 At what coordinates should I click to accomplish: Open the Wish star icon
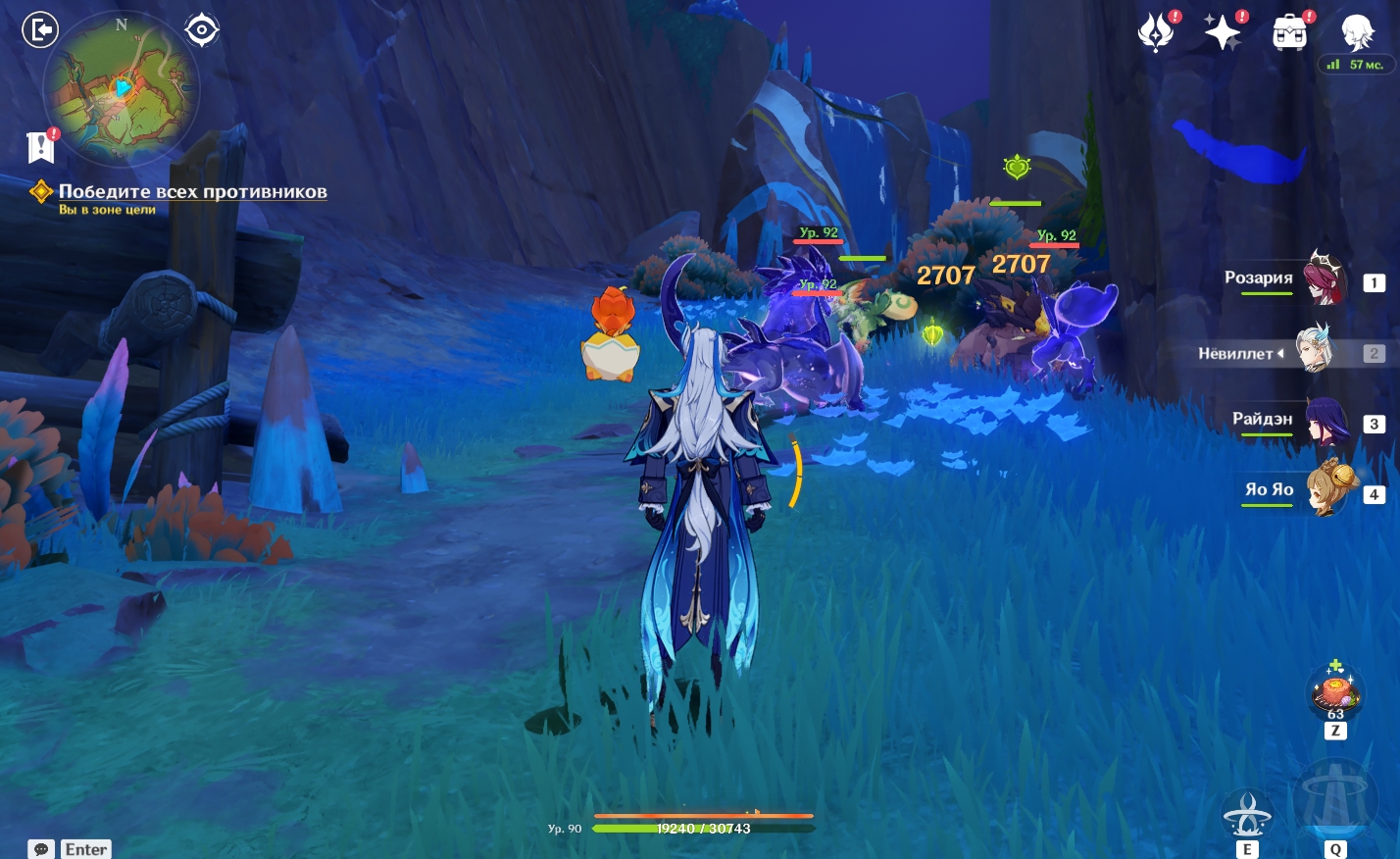[1223, 33]
